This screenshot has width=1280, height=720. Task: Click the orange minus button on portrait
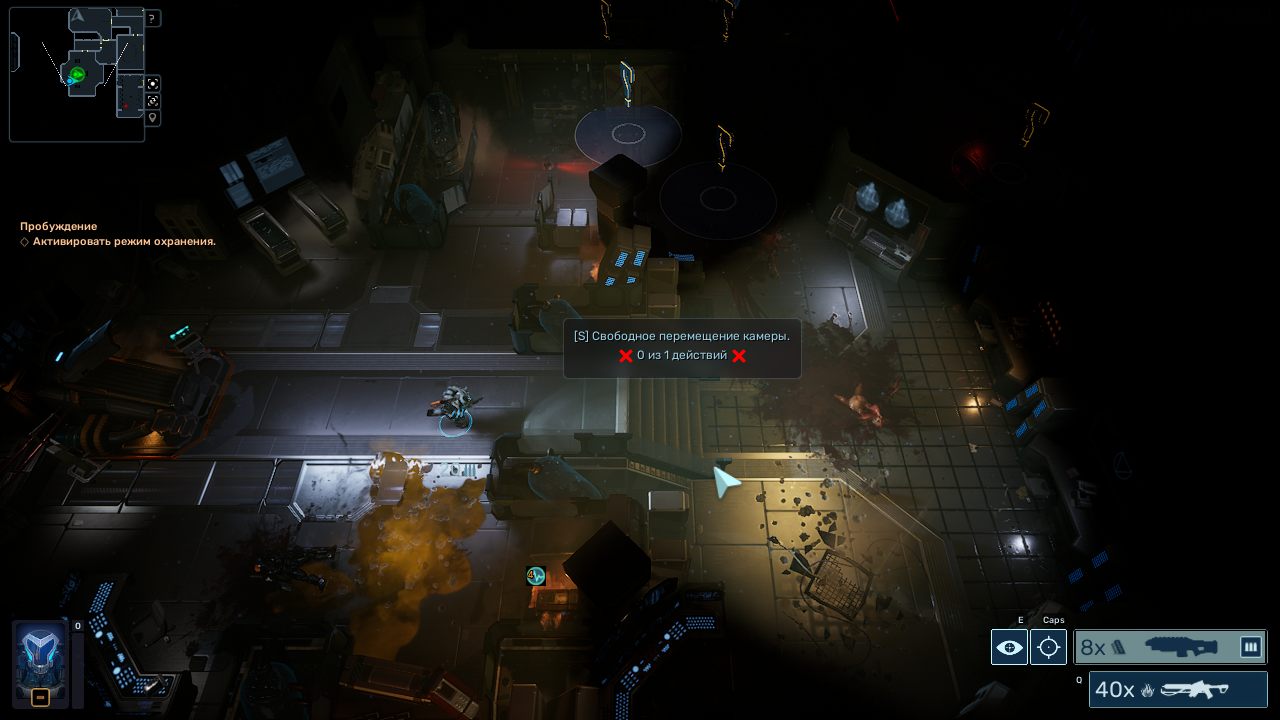click(40, 697)
